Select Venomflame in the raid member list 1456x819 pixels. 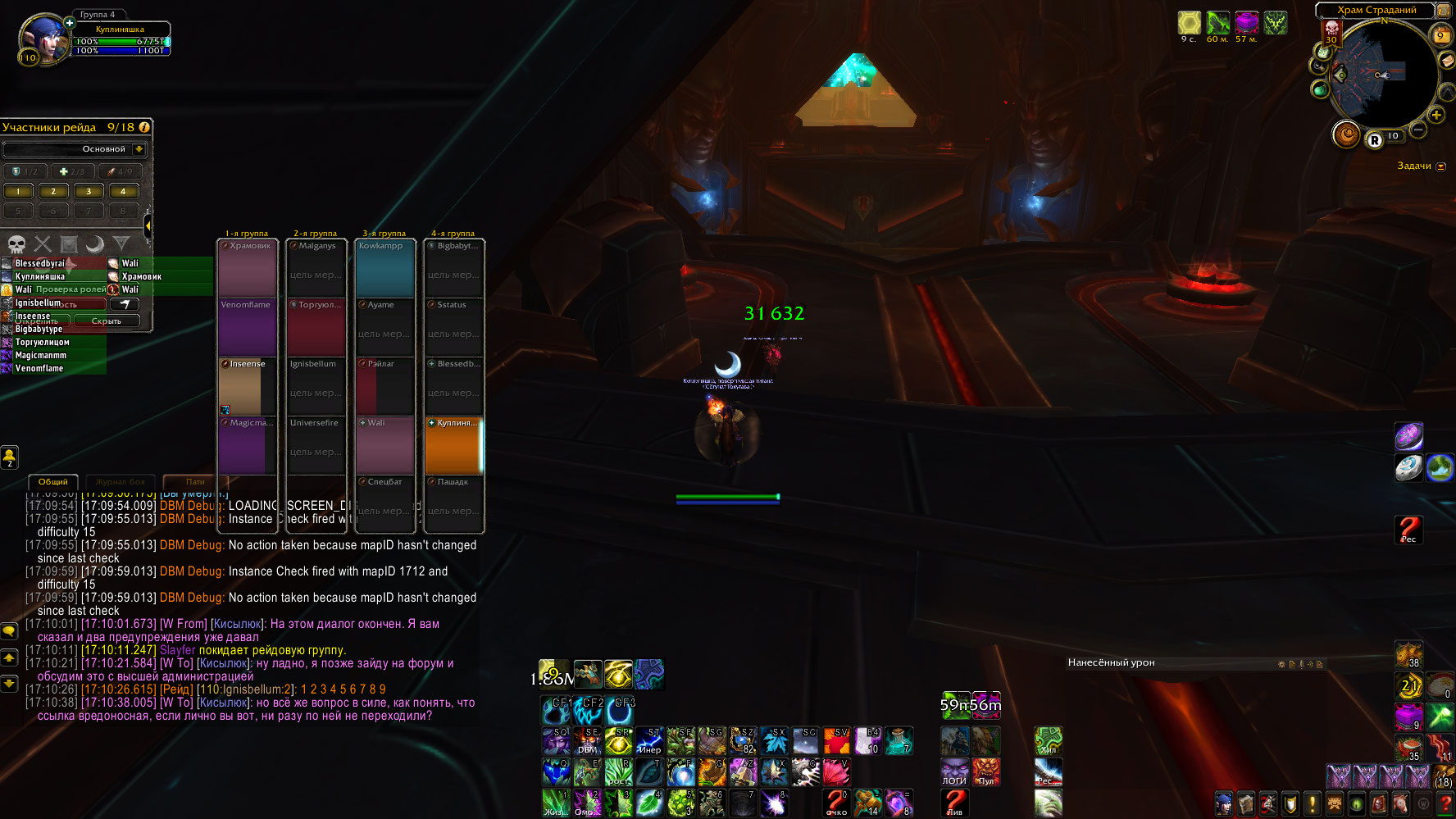click(x=39, y=369)
